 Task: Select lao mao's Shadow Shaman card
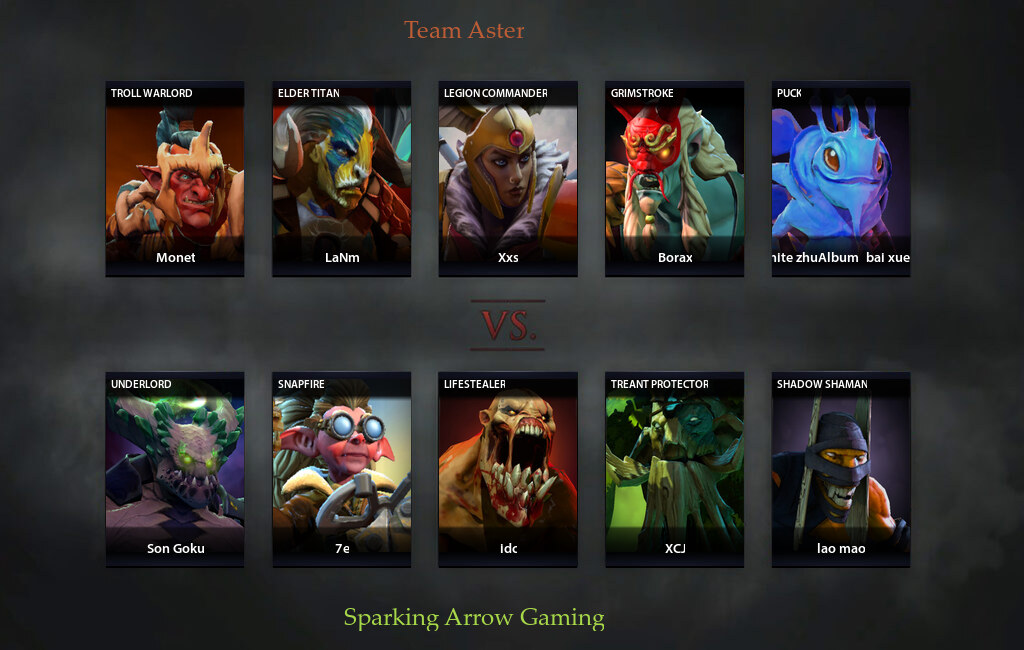coord(841,469)
